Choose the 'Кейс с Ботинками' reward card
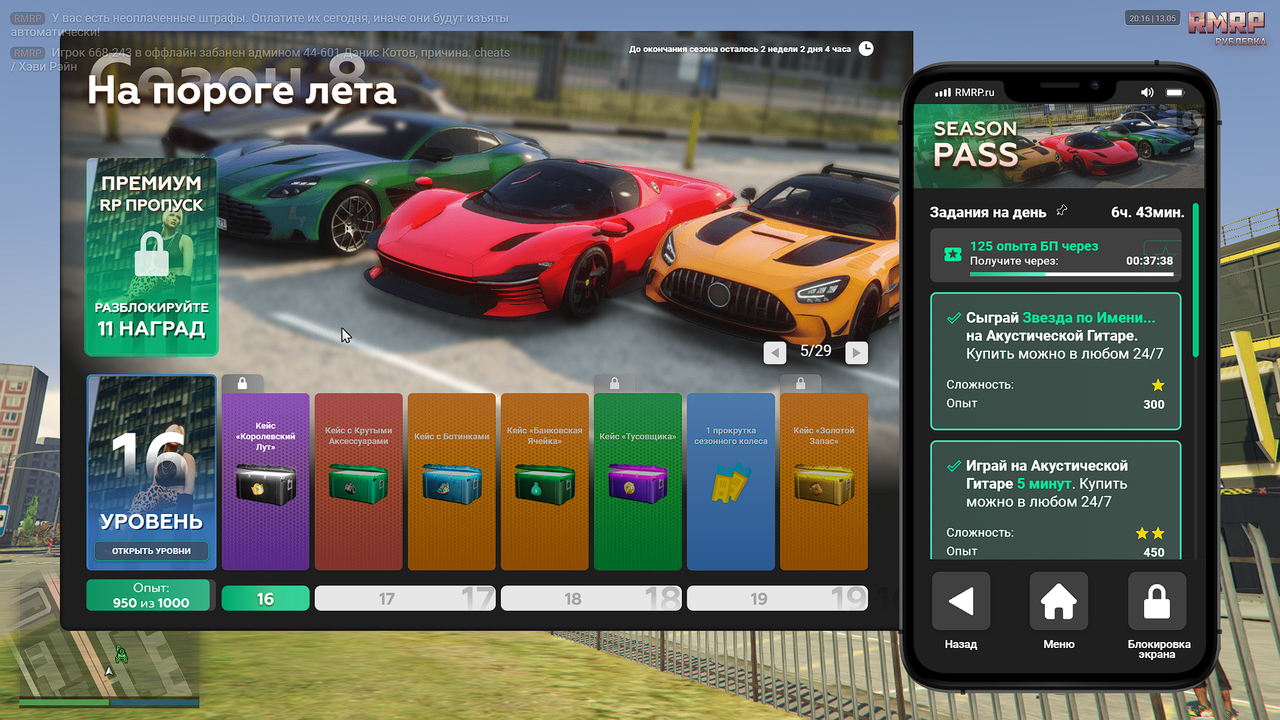 pos(451,481)
